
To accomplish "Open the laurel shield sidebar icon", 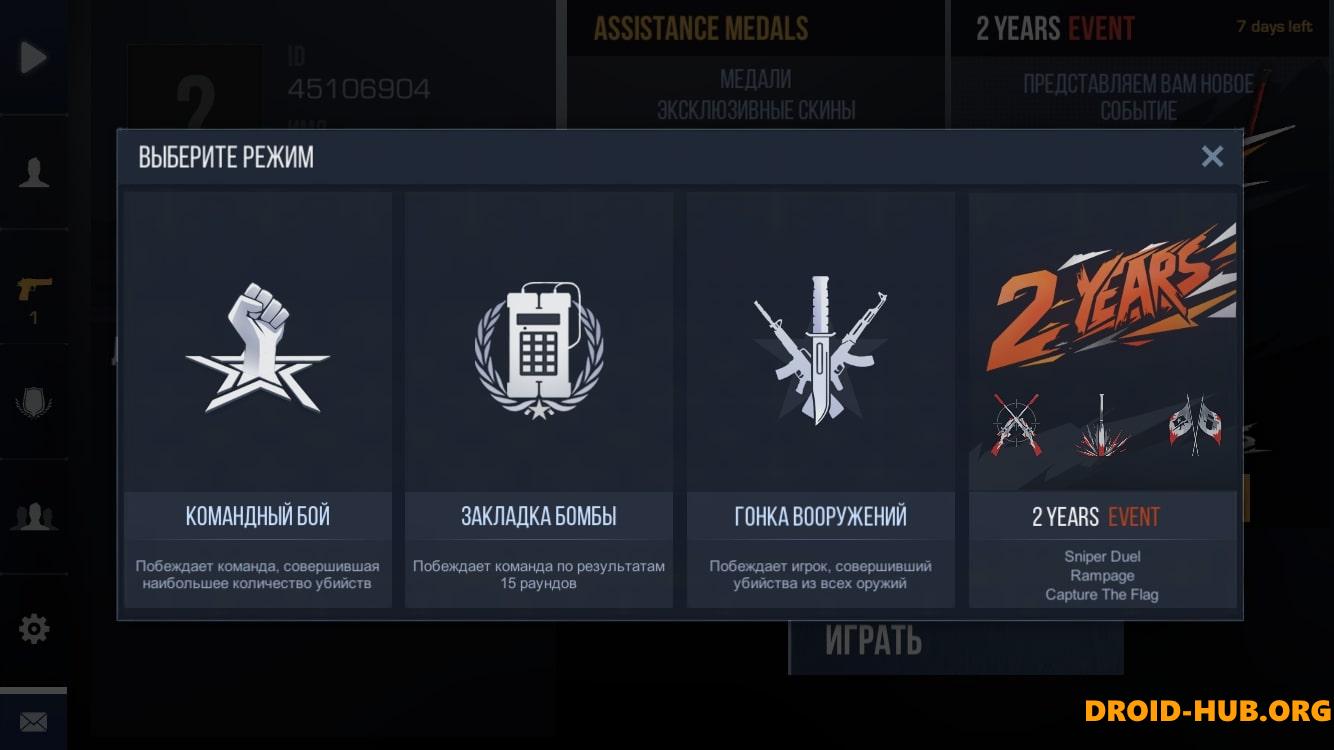I will 33,403.
